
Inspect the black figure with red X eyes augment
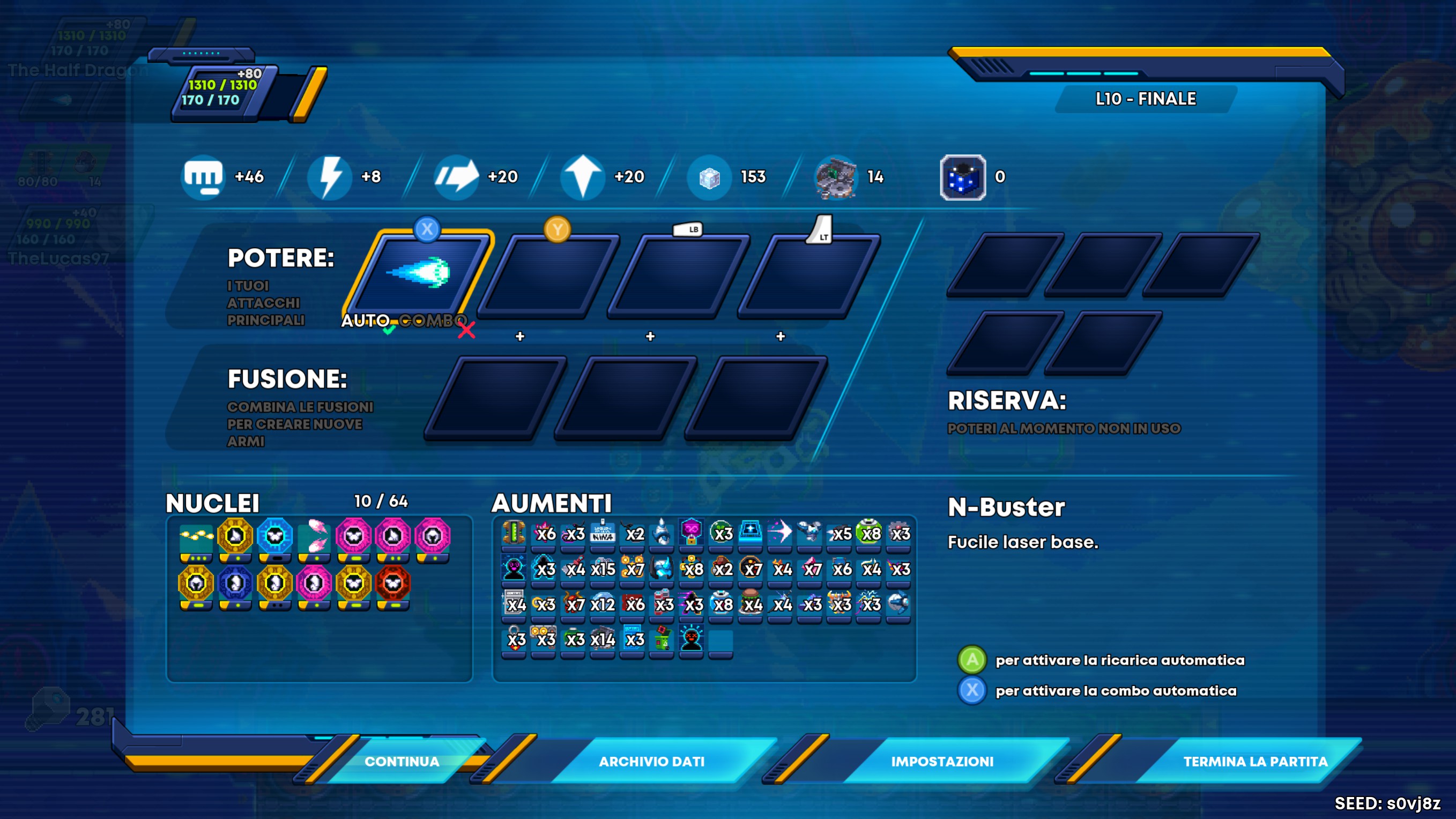691,639
